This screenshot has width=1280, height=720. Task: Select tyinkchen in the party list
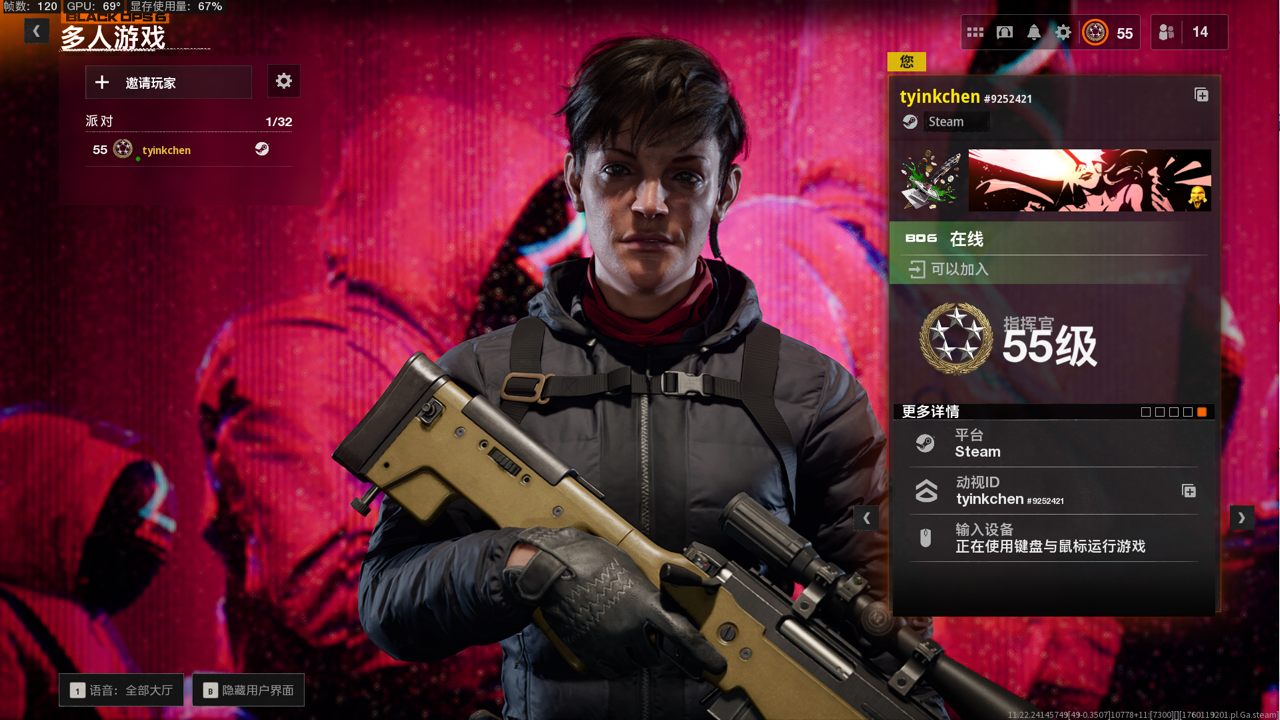coord(166,150)
